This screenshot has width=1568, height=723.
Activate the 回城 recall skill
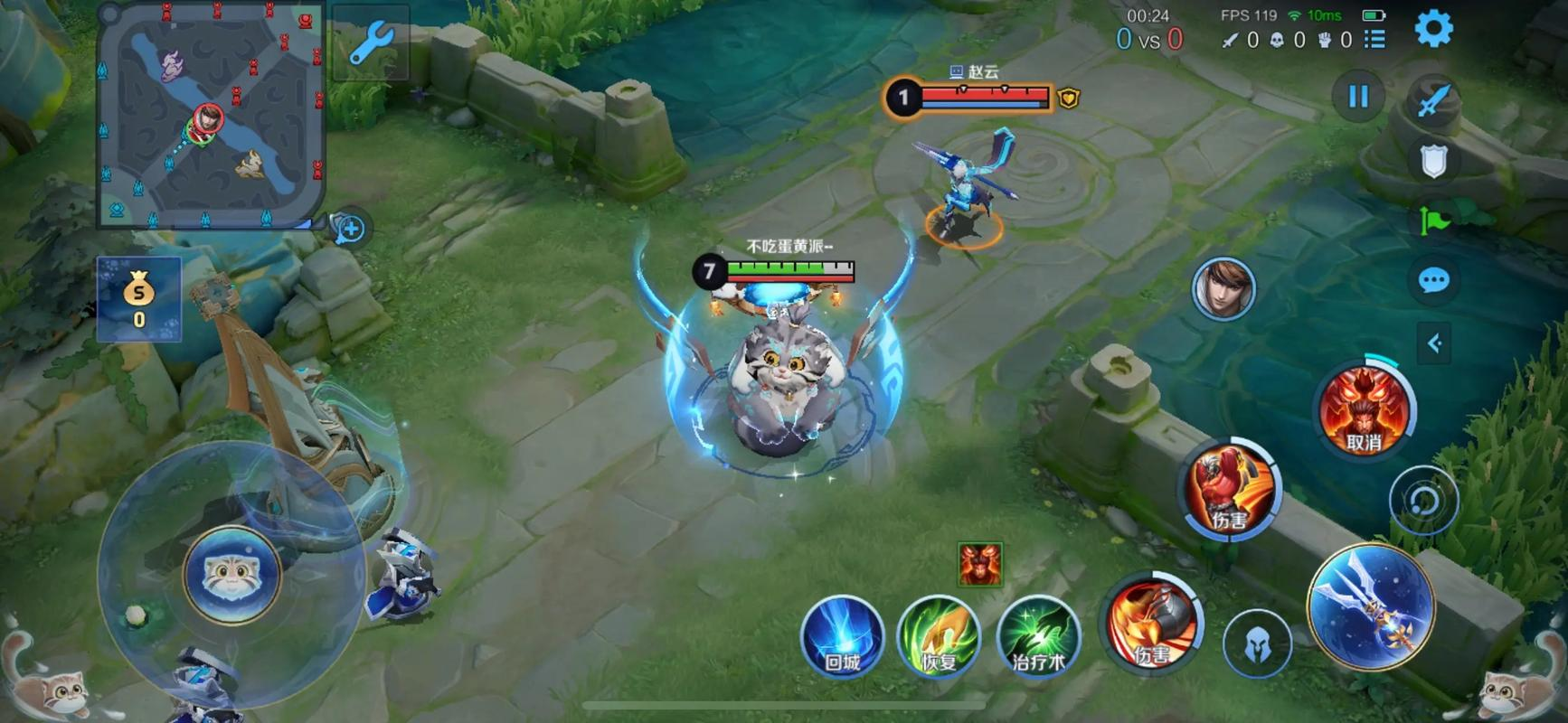pos(842,637)
